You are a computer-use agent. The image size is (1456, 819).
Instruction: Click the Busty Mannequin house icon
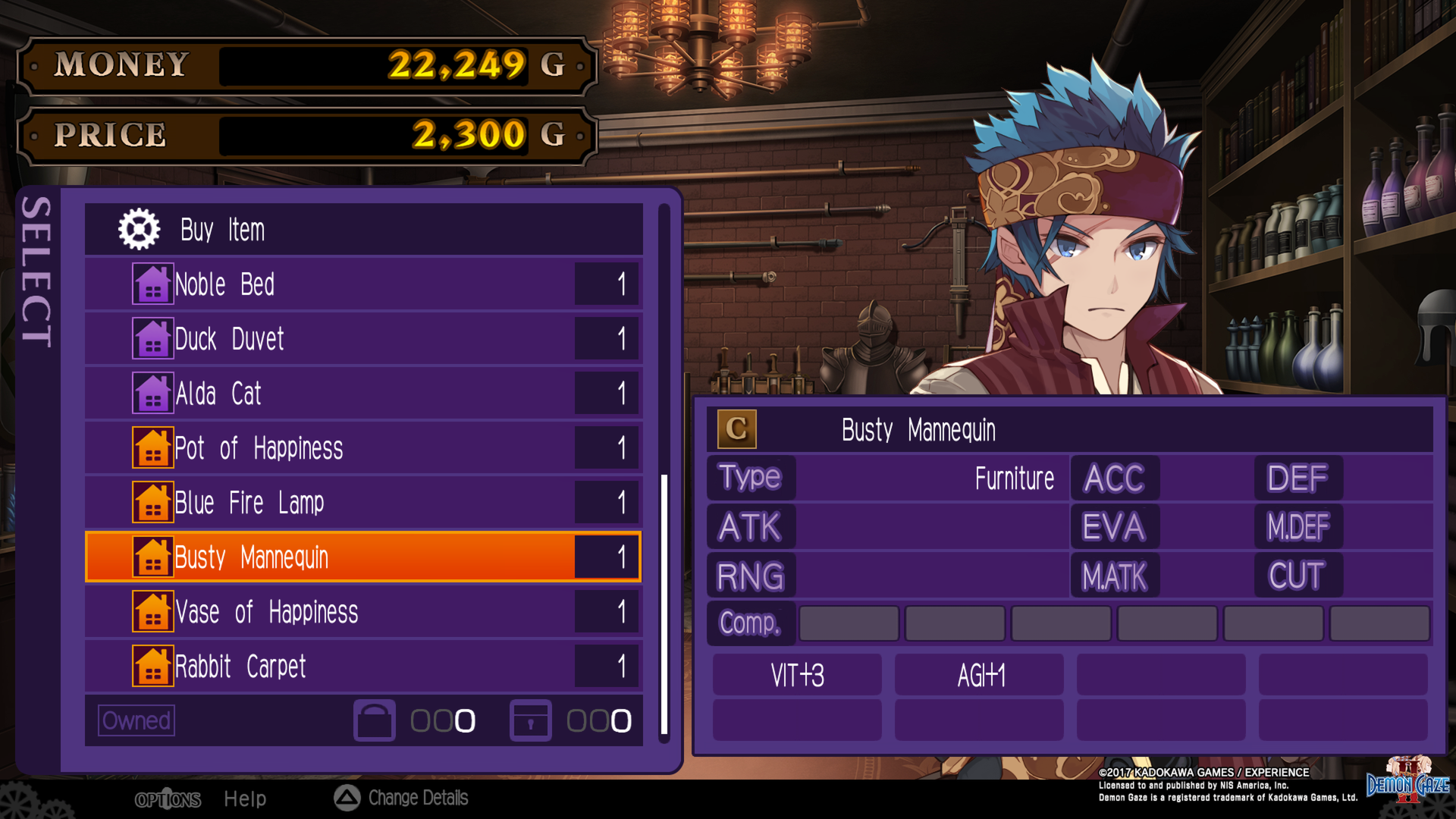tap(153, 557)
